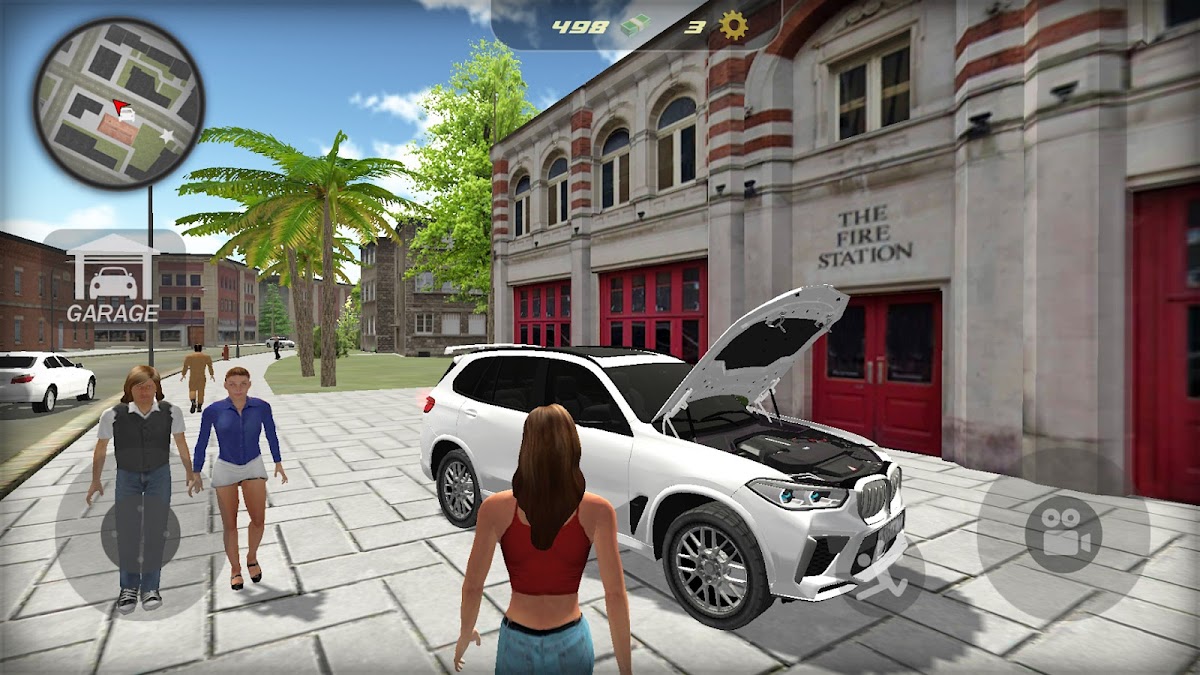Tap the movement joystick center
The image size is (1200, 675).
coord(140,536)
